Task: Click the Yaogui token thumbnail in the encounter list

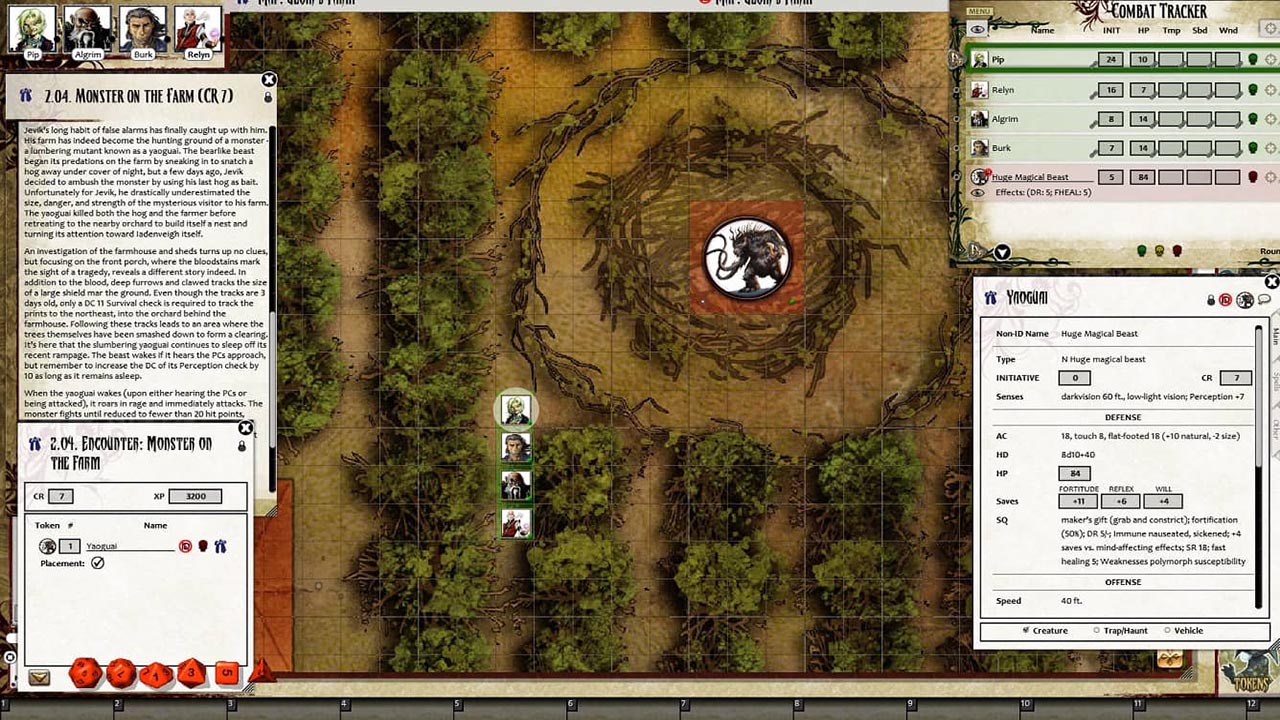Action: tap(47, 546)
